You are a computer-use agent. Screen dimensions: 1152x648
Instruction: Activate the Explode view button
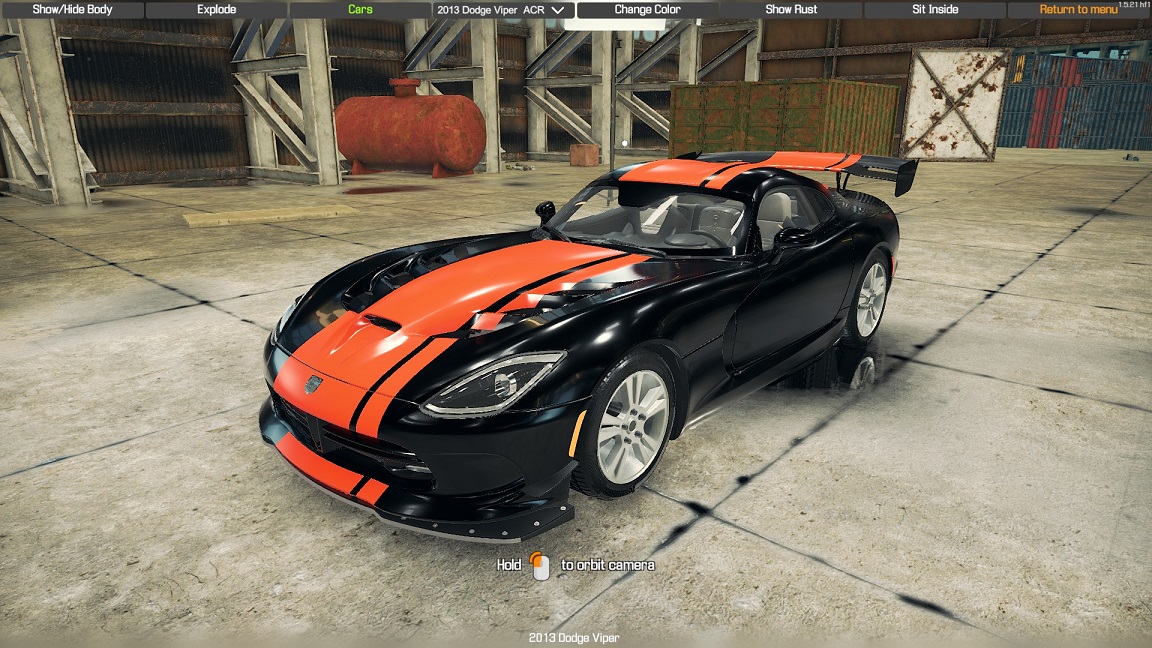coord(216,10)
